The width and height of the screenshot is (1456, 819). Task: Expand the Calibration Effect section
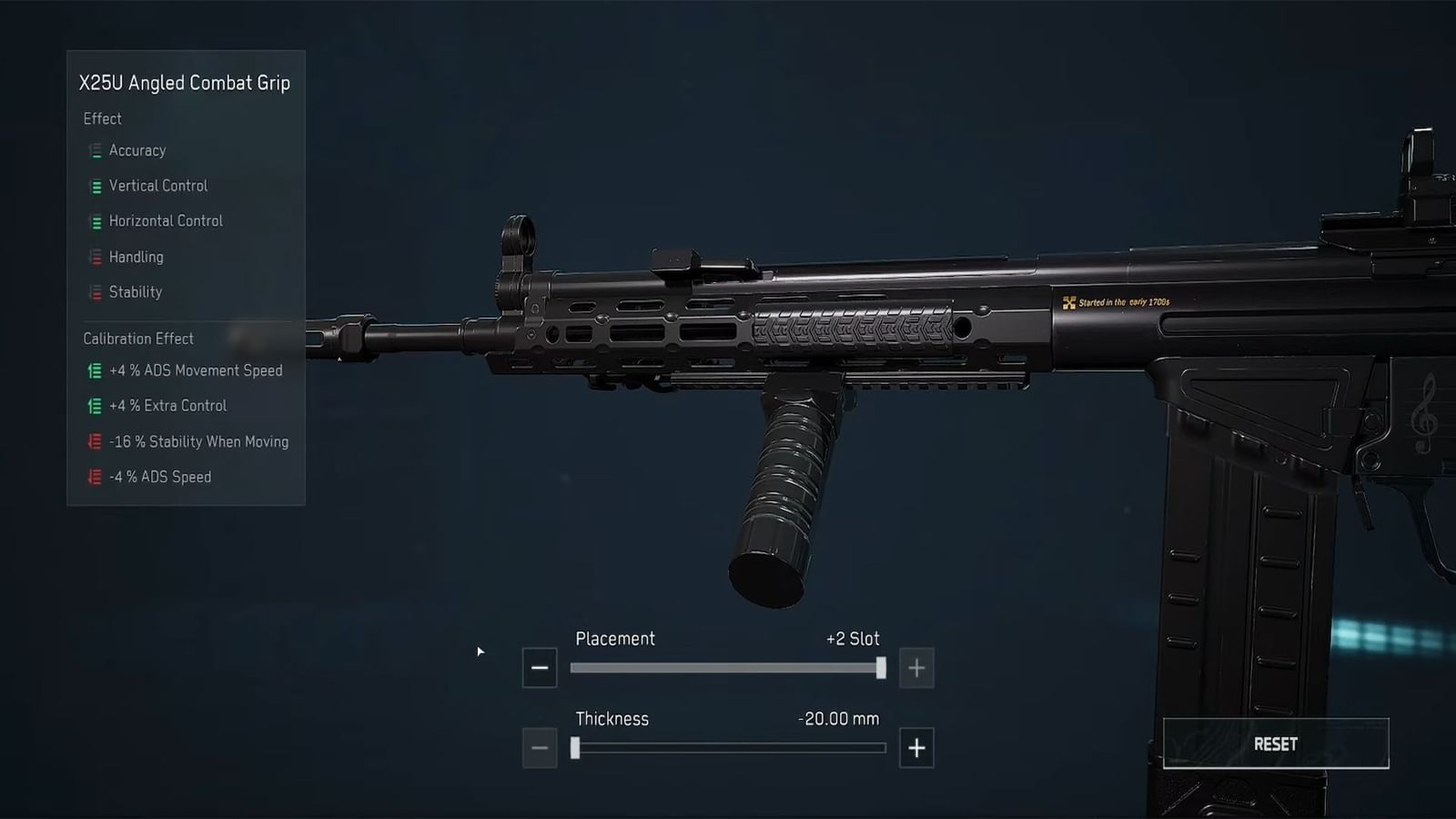[139, 339]
